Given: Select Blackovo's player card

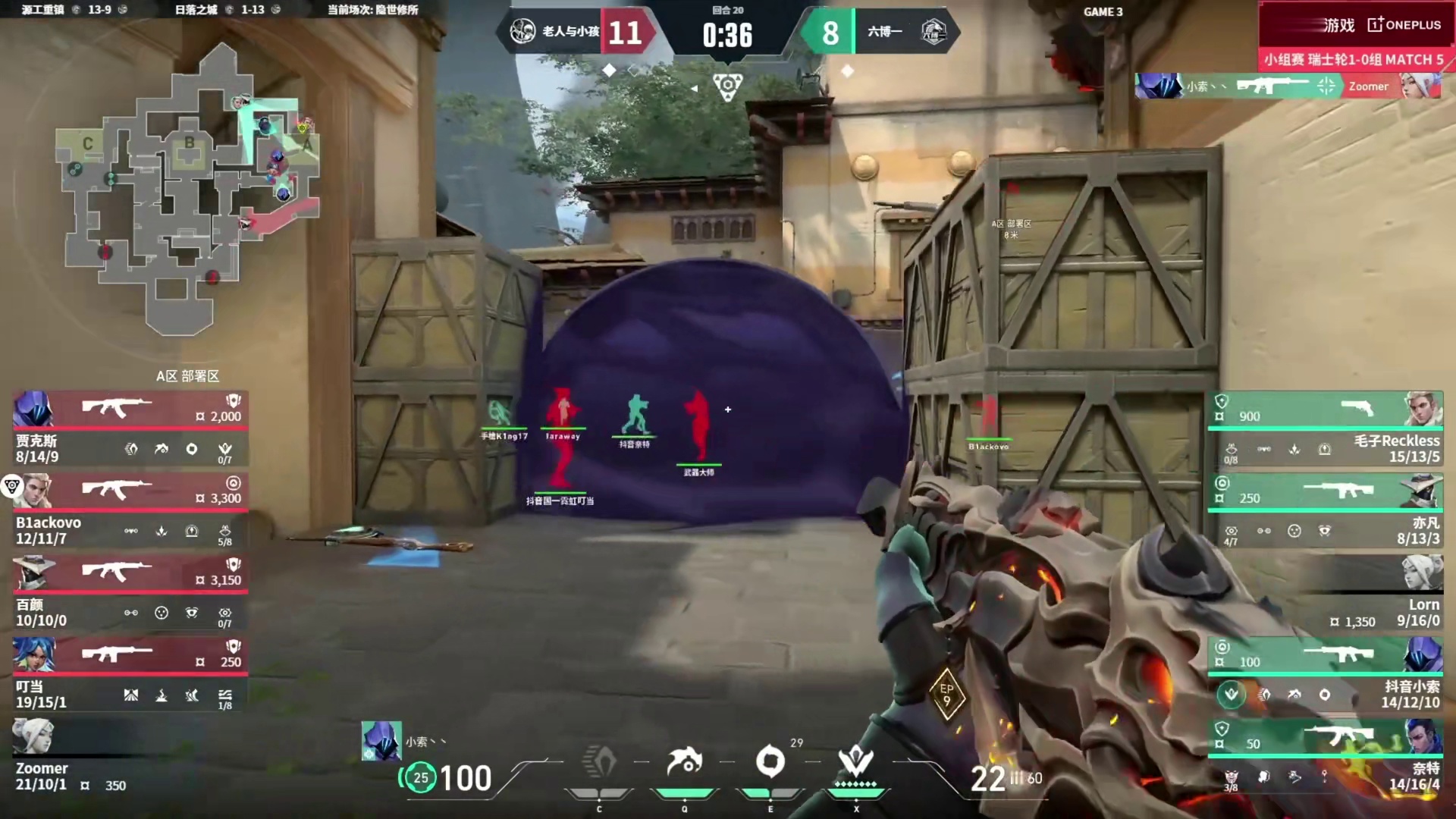Looking at the screenshot, I should point(130,510).
